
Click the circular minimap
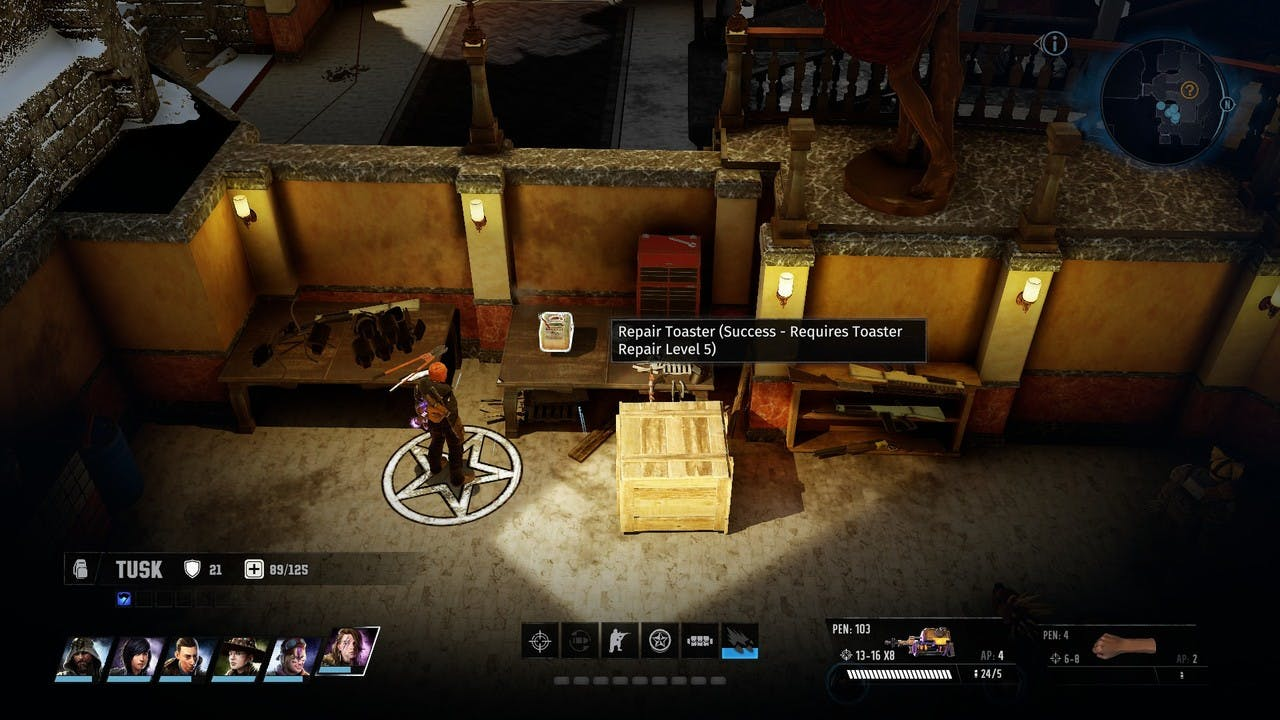[1163, 102]
